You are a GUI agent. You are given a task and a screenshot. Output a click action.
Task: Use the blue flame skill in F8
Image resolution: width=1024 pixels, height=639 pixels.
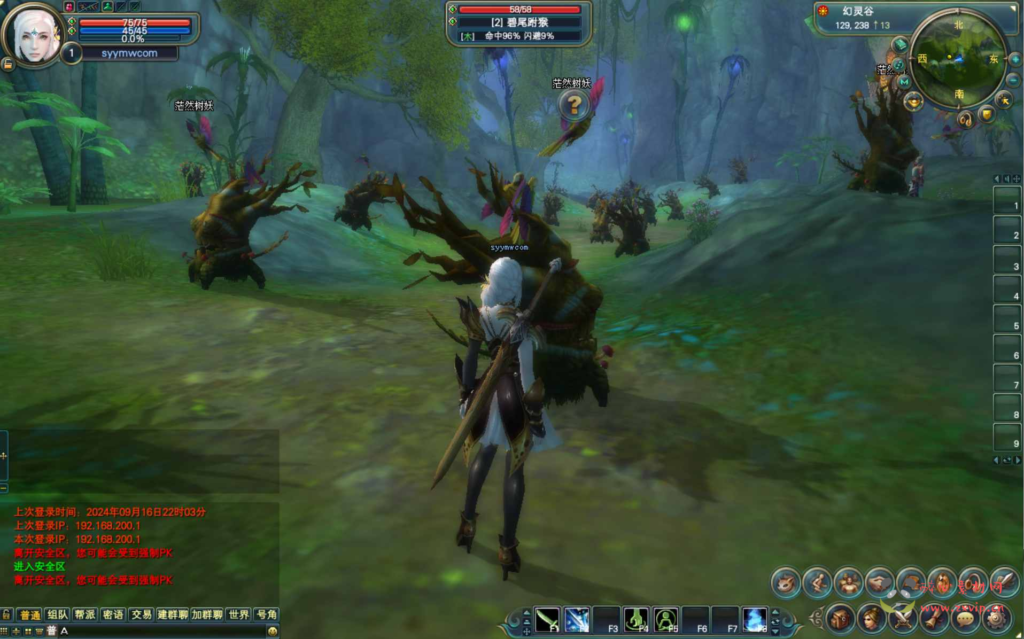(755, 619)
